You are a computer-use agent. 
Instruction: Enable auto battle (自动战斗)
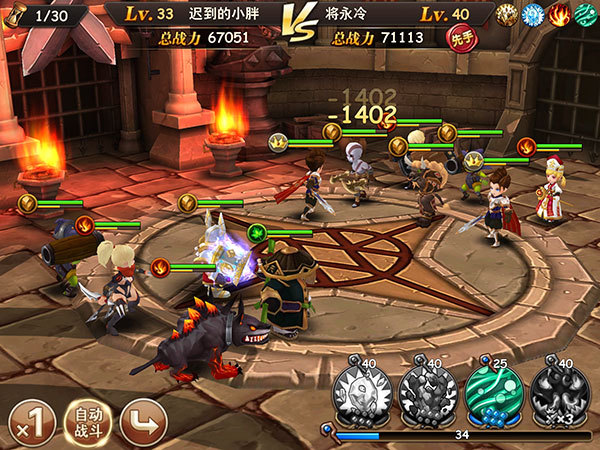pos(87,423)
